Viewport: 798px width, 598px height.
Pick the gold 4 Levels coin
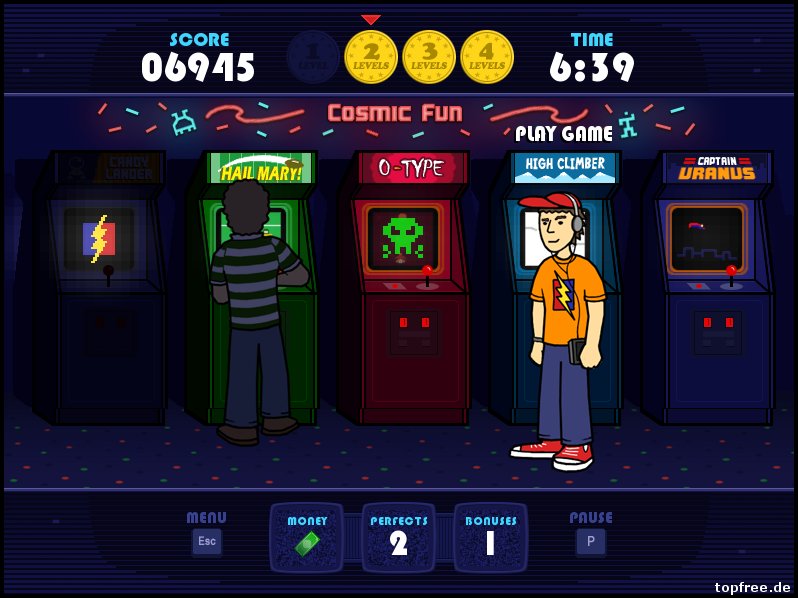[x=487, y=56]
